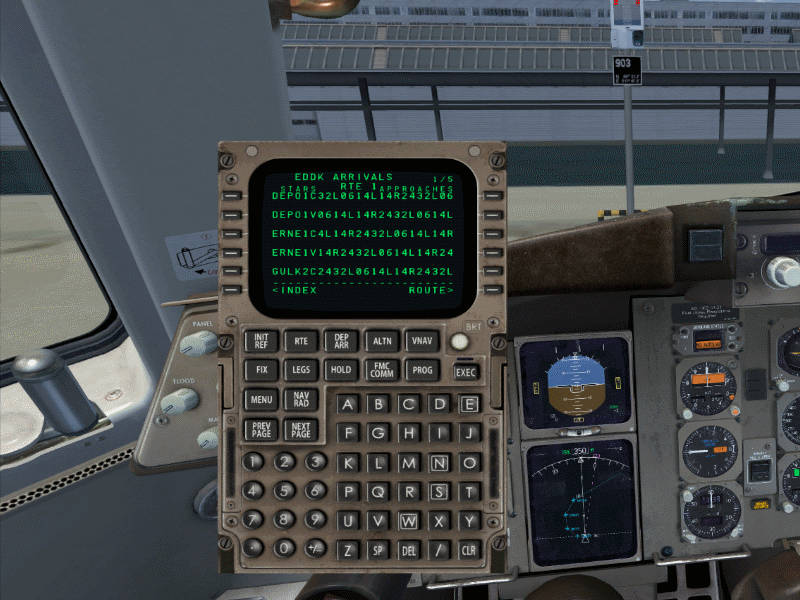Show the PROG progress page
The height and width of the screenshot is (600, 800).
click(422, 370)
